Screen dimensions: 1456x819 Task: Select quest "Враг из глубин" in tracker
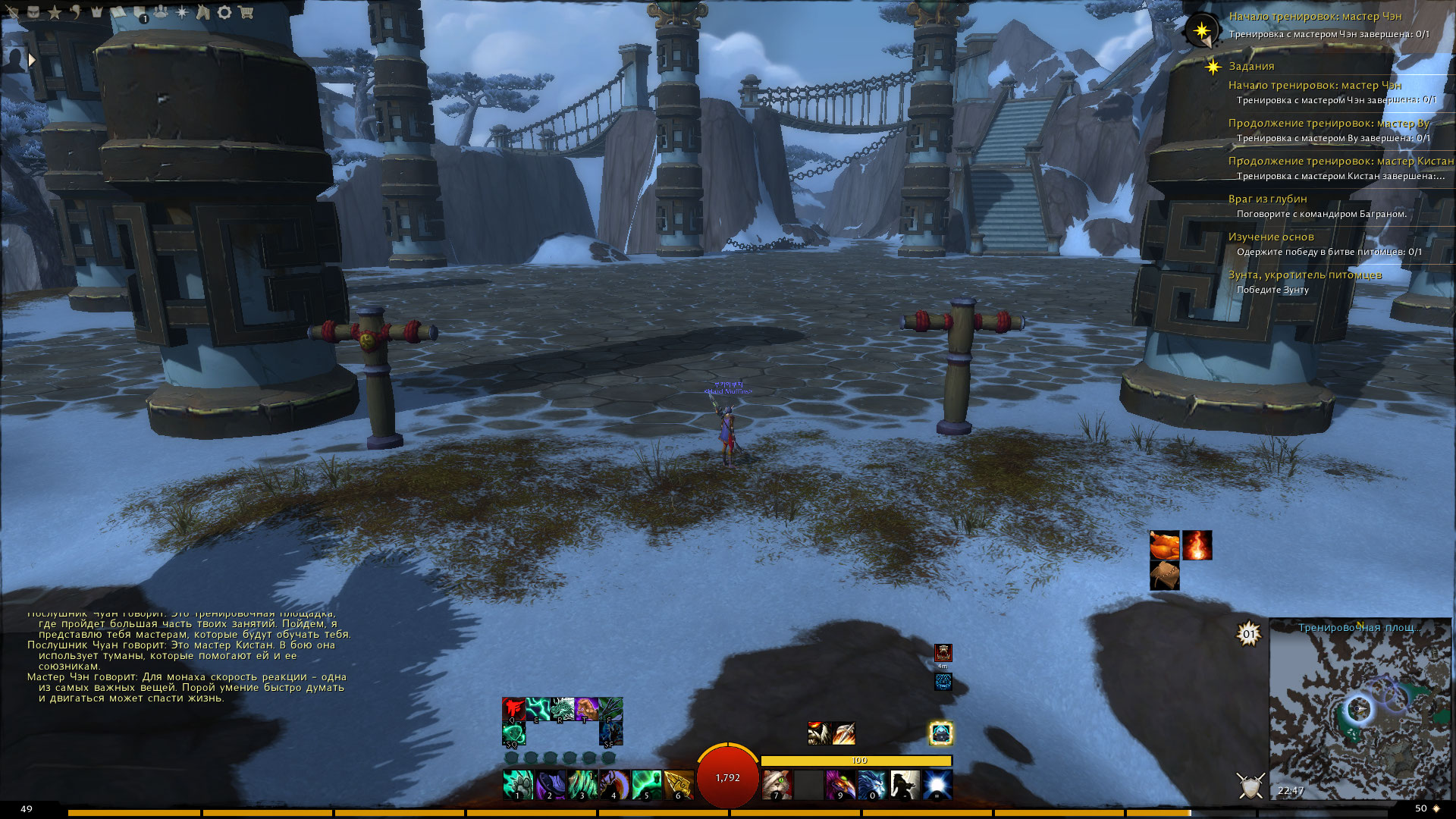(1267, 199)
